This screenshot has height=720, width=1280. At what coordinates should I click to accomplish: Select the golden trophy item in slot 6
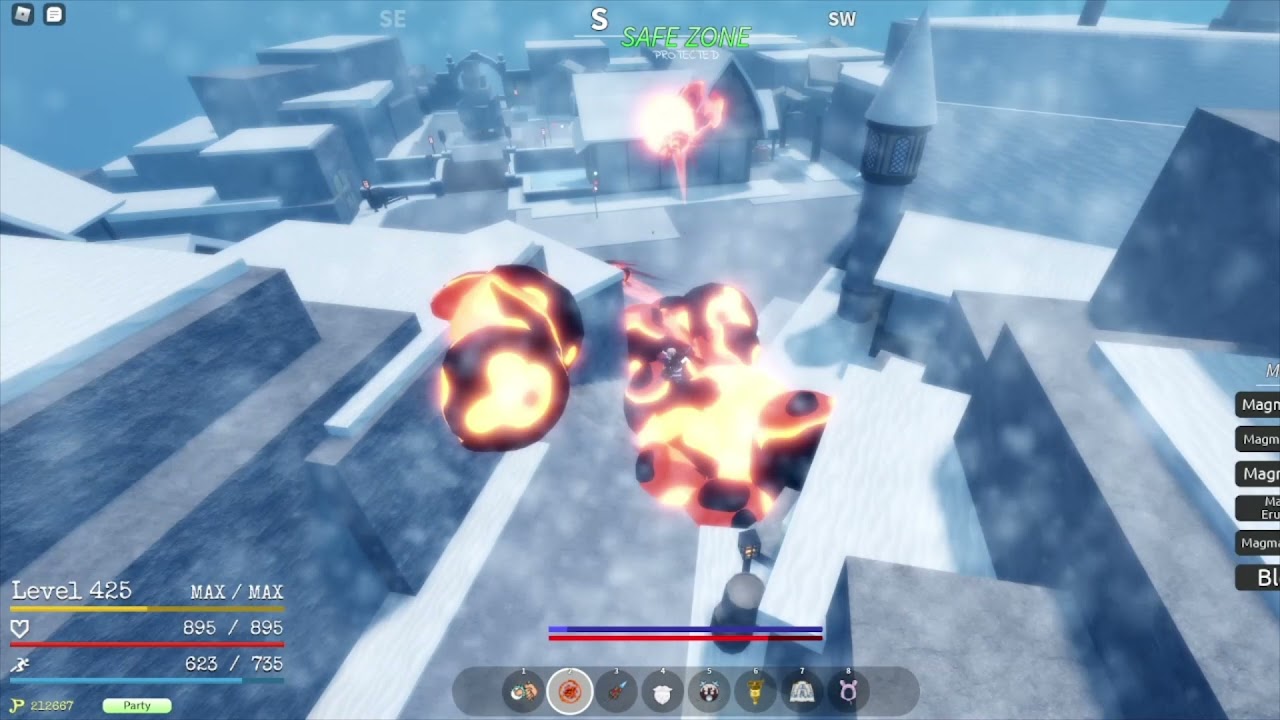coord(755,691)
